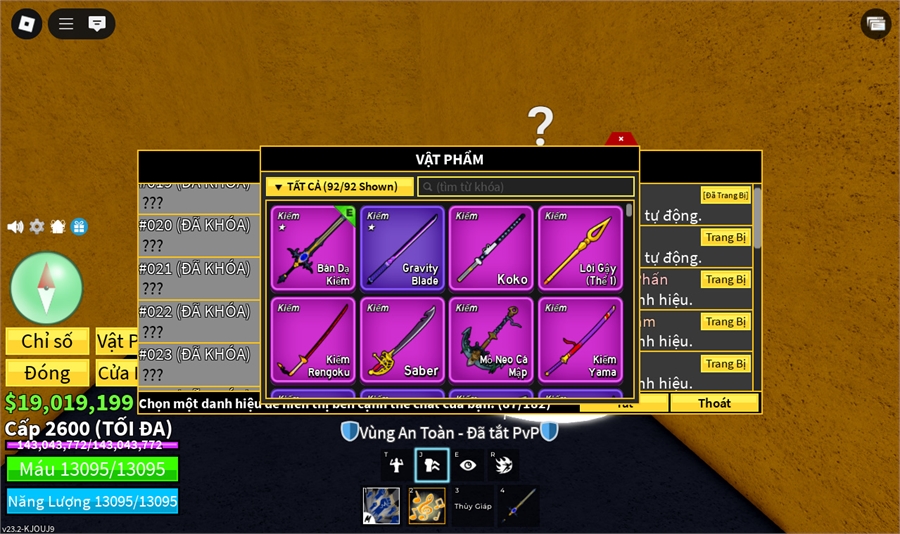
Task: Close the item window with red X
Action: pos(621,139)
